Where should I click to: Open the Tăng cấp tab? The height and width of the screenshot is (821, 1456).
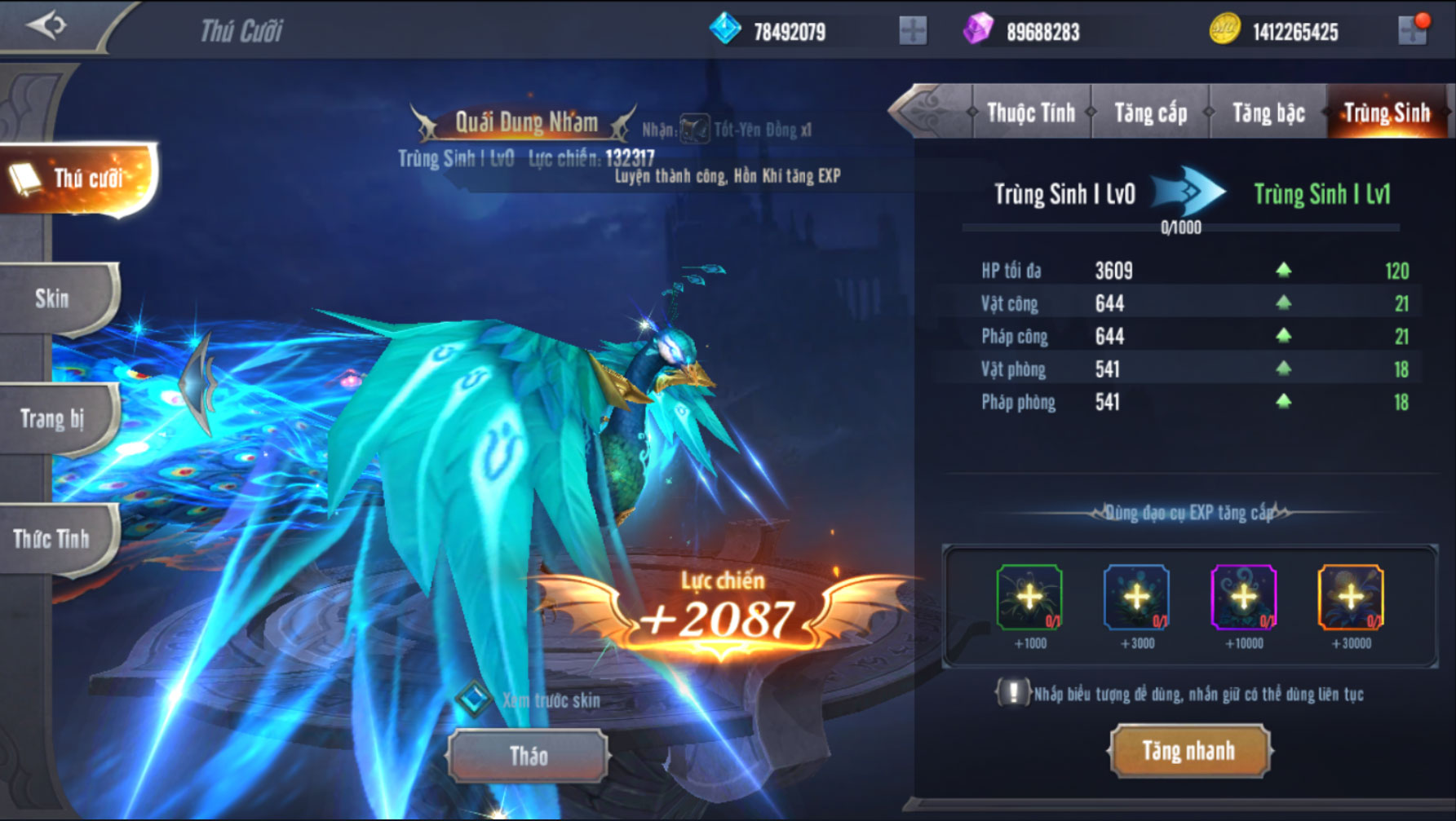tap(1150, 113)
